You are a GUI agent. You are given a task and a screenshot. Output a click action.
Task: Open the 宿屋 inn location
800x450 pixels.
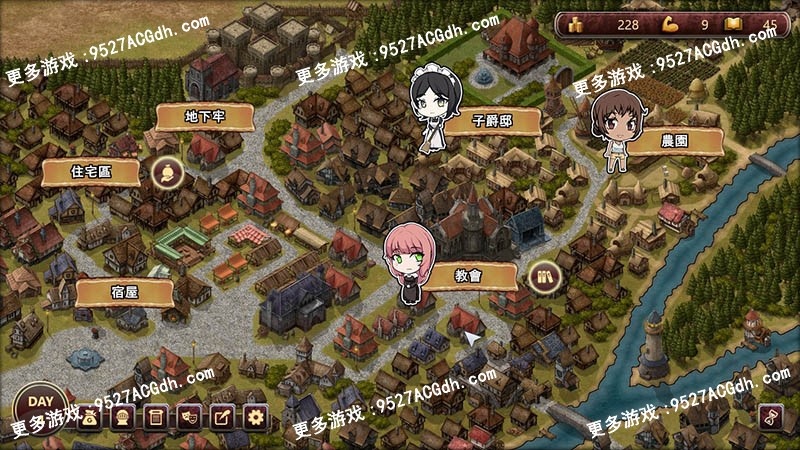[125, 291]
